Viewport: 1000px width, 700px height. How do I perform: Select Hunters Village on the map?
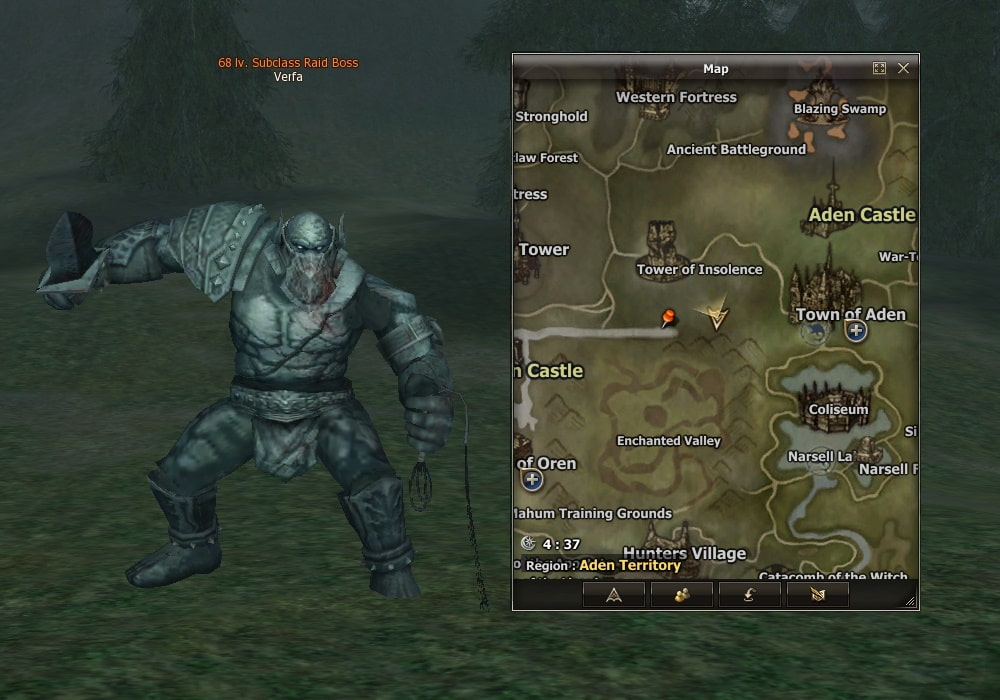click(x=684, y=552)
